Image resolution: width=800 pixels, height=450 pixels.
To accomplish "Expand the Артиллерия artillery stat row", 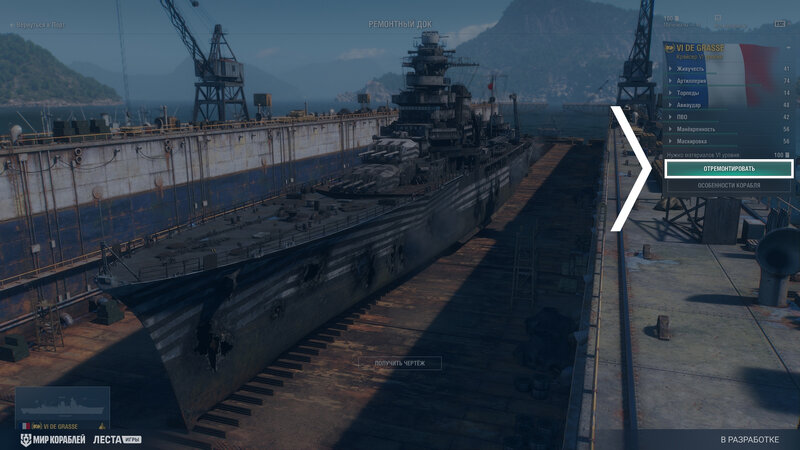I will (x=728, y=81).
